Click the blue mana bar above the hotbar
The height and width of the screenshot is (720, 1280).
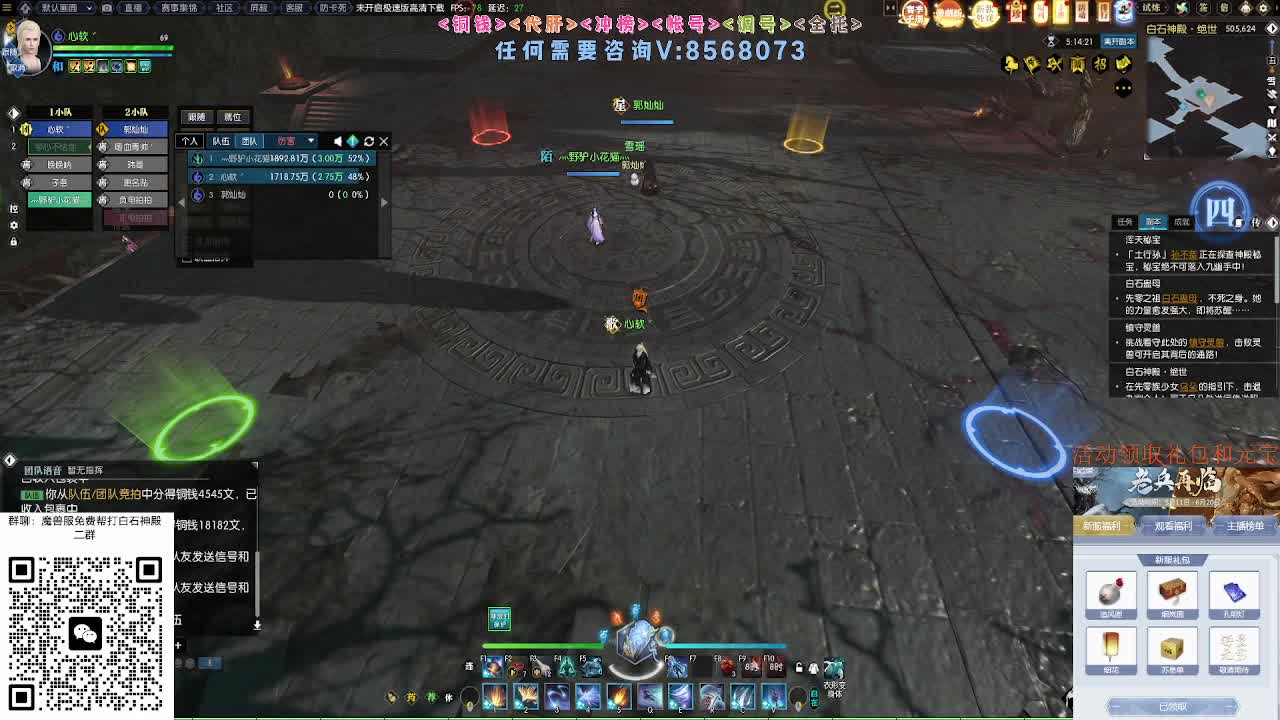pyautogui.click(x=726, y=645)
